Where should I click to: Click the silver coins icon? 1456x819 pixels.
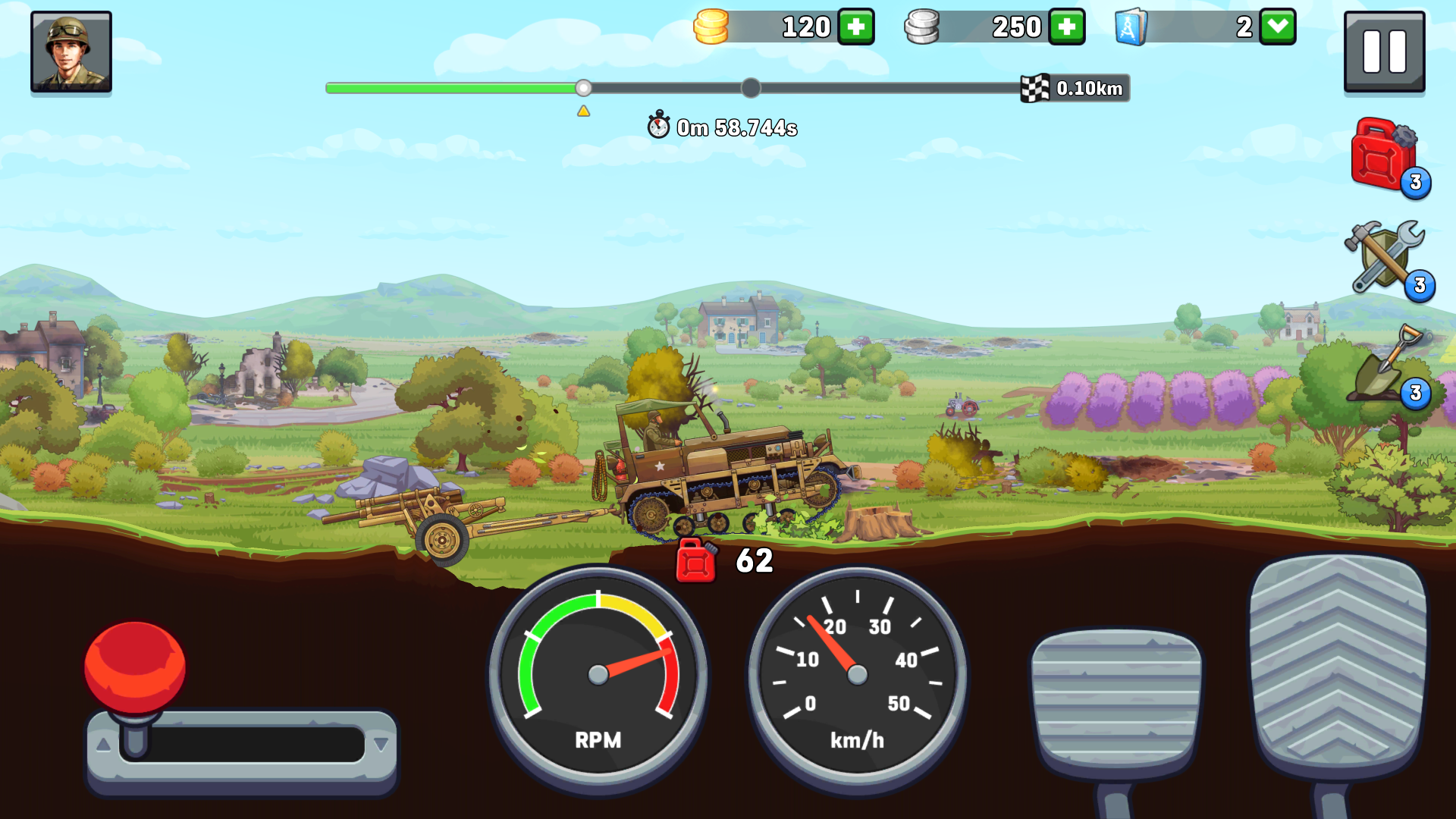[x=922, y=27]
